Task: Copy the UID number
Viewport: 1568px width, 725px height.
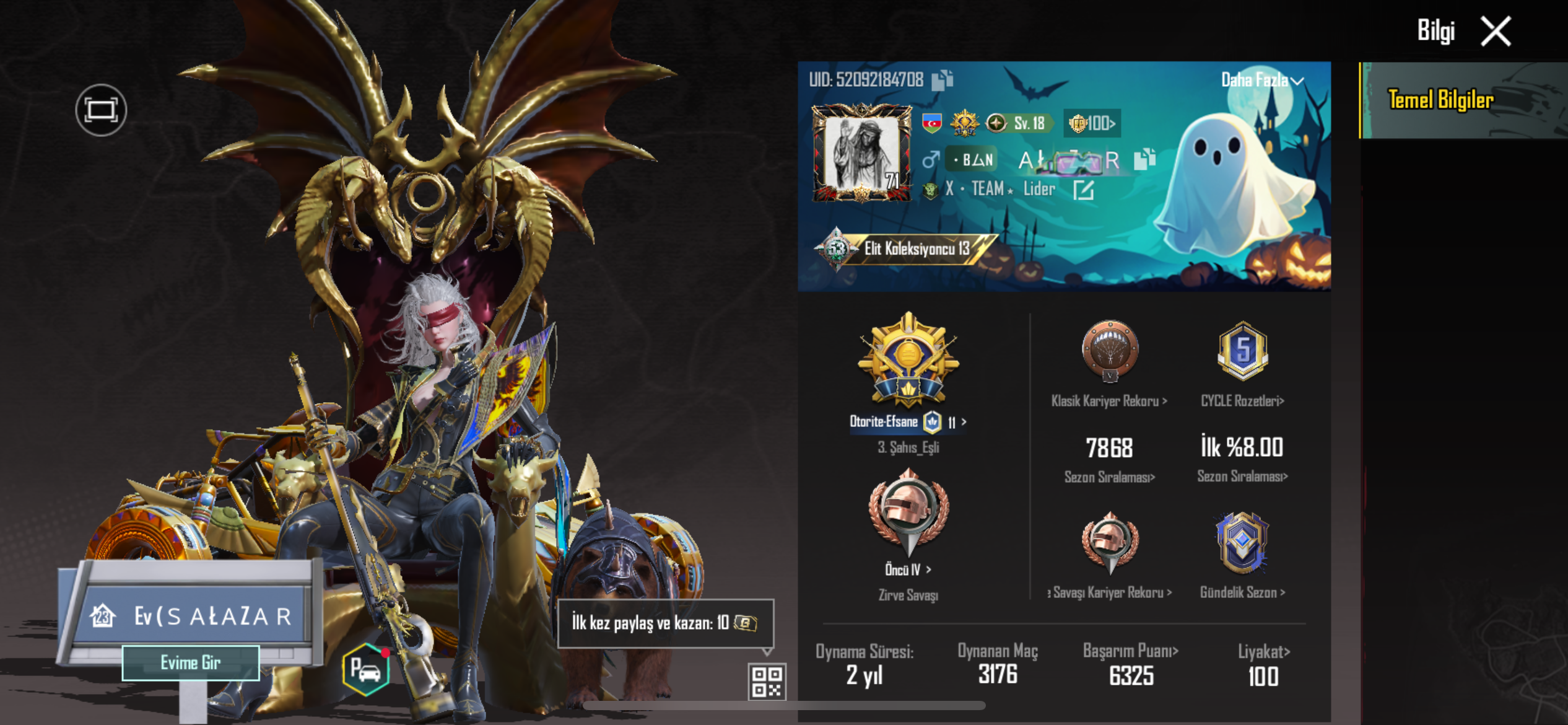Action: coord(942,80)
